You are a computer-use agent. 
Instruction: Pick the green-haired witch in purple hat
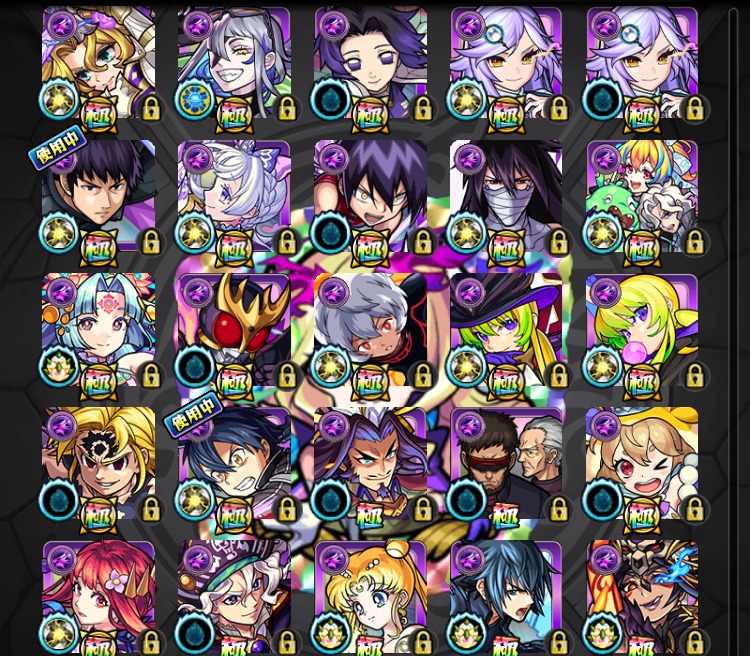point(506,330)
